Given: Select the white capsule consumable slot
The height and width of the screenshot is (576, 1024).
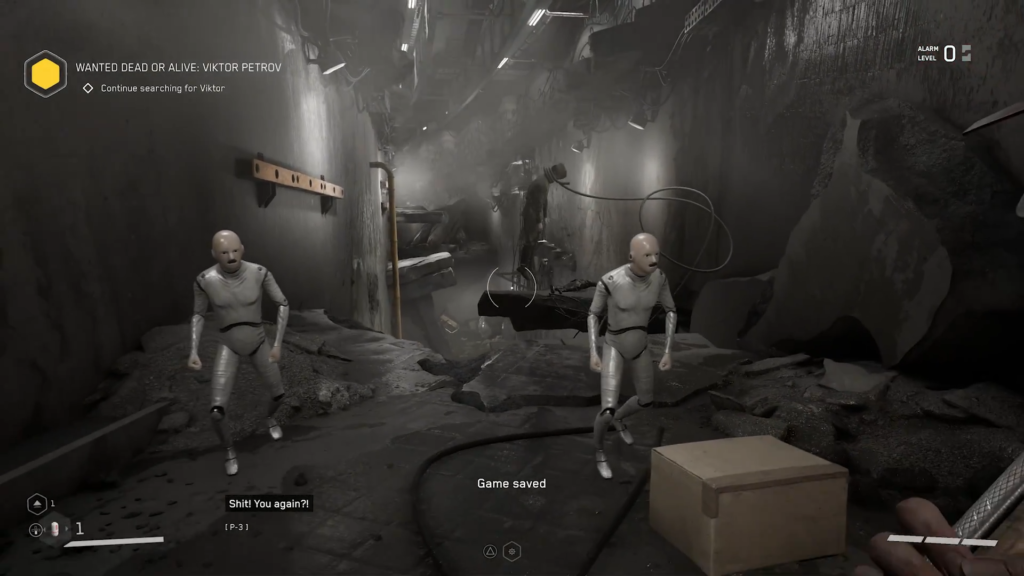Looking at the screenshot, I should point(56,529).
